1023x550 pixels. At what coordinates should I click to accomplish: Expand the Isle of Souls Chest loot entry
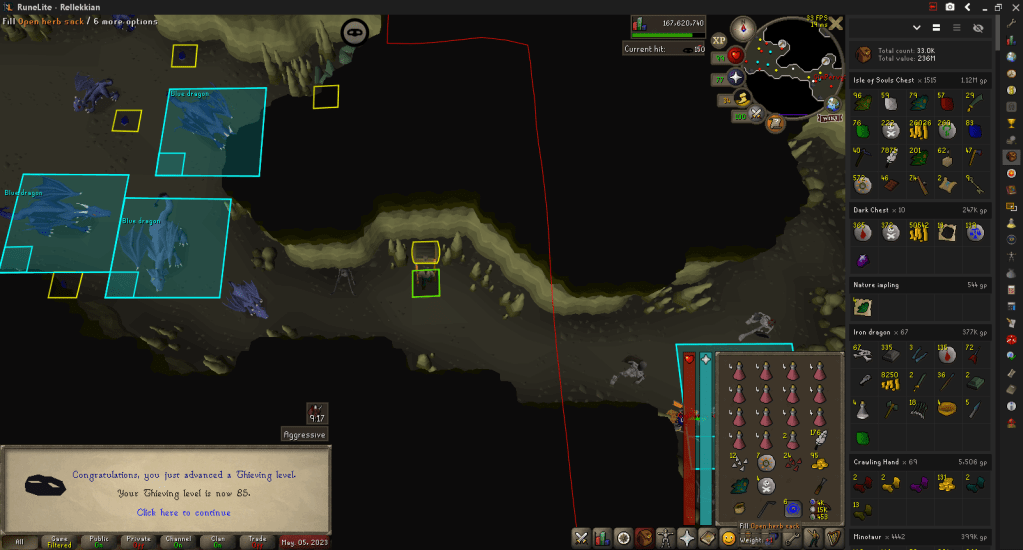[900, 79]
